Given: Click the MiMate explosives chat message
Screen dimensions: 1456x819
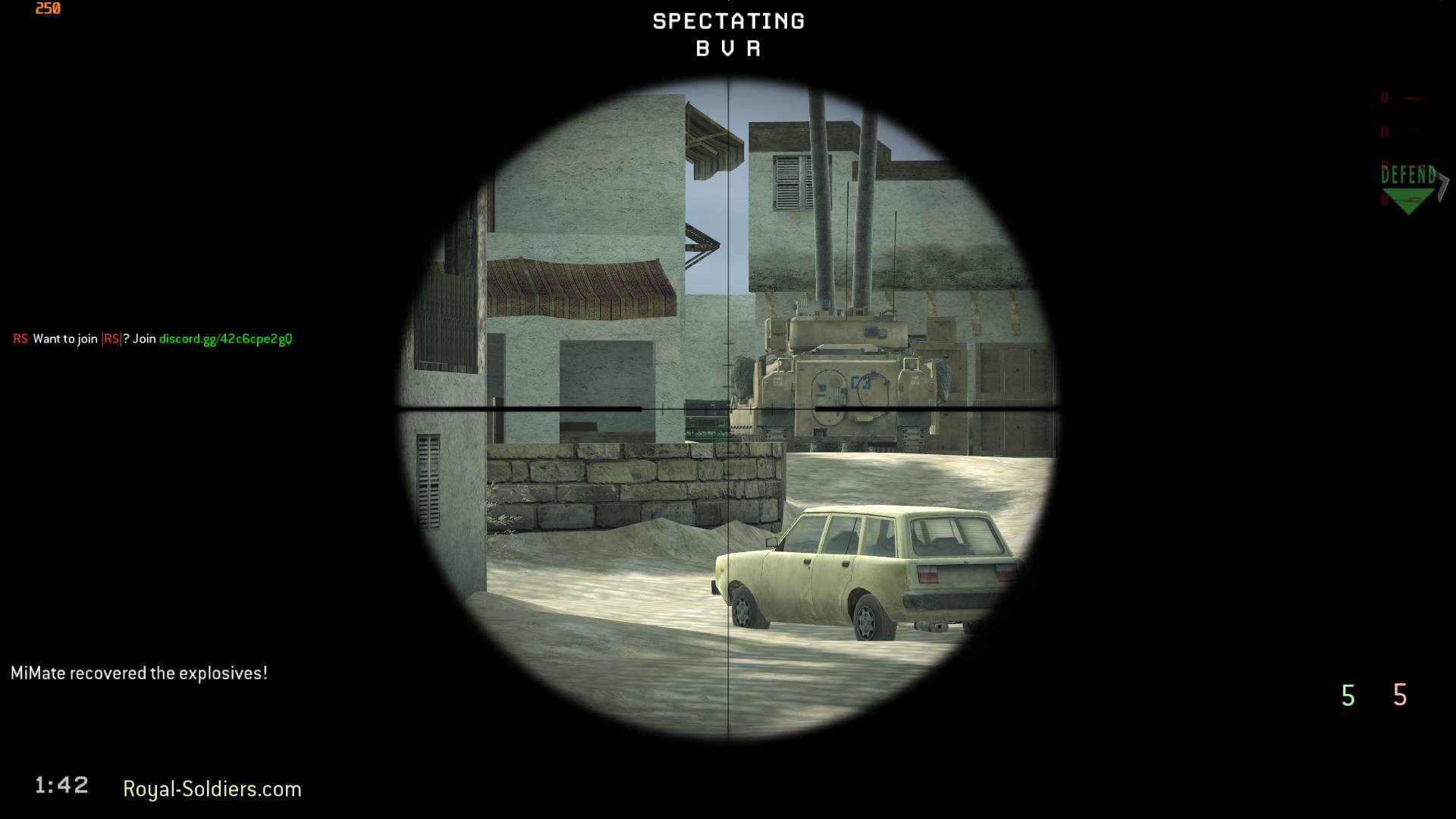Looking at the screenshot, I should tap(140, 672).
